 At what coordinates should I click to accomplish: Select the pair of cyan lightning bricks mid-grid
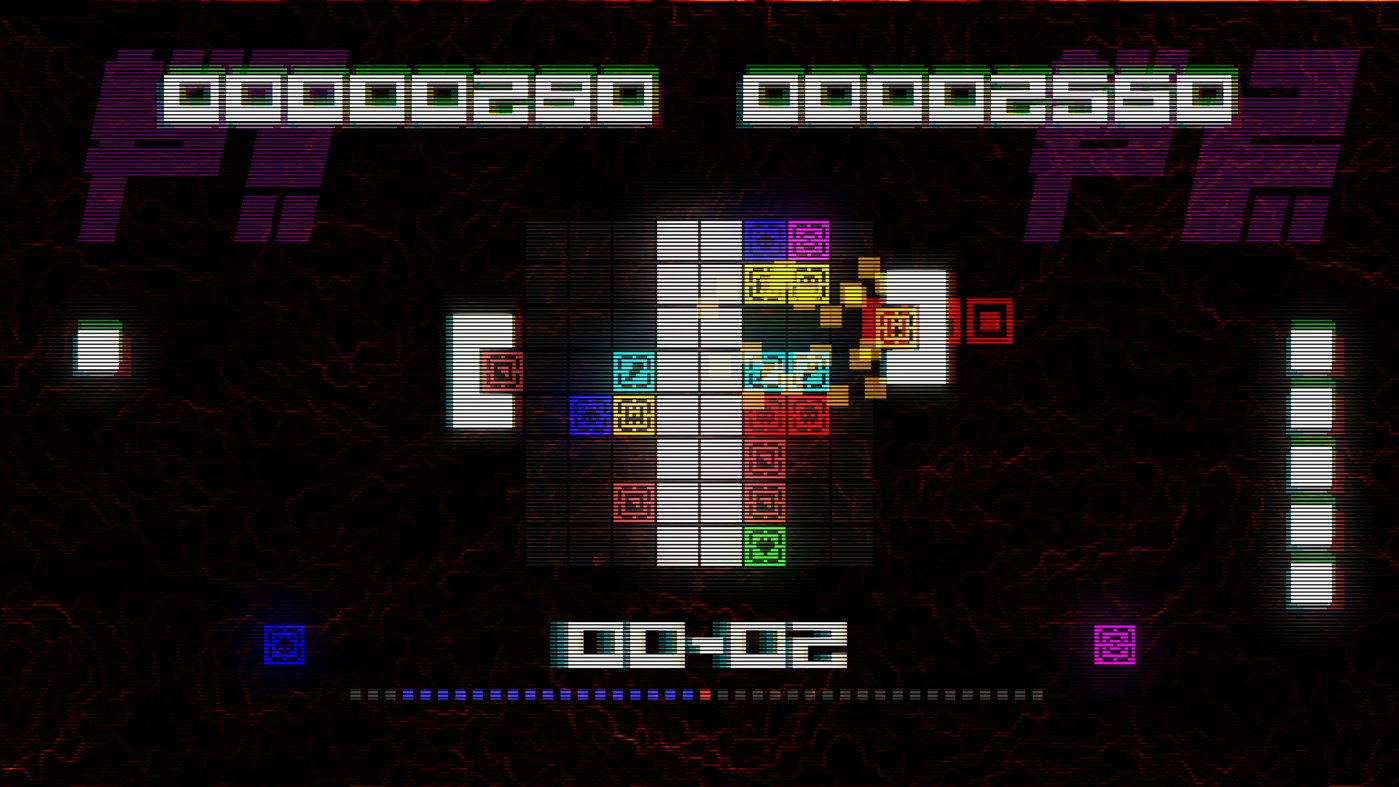tap(787, 371)
